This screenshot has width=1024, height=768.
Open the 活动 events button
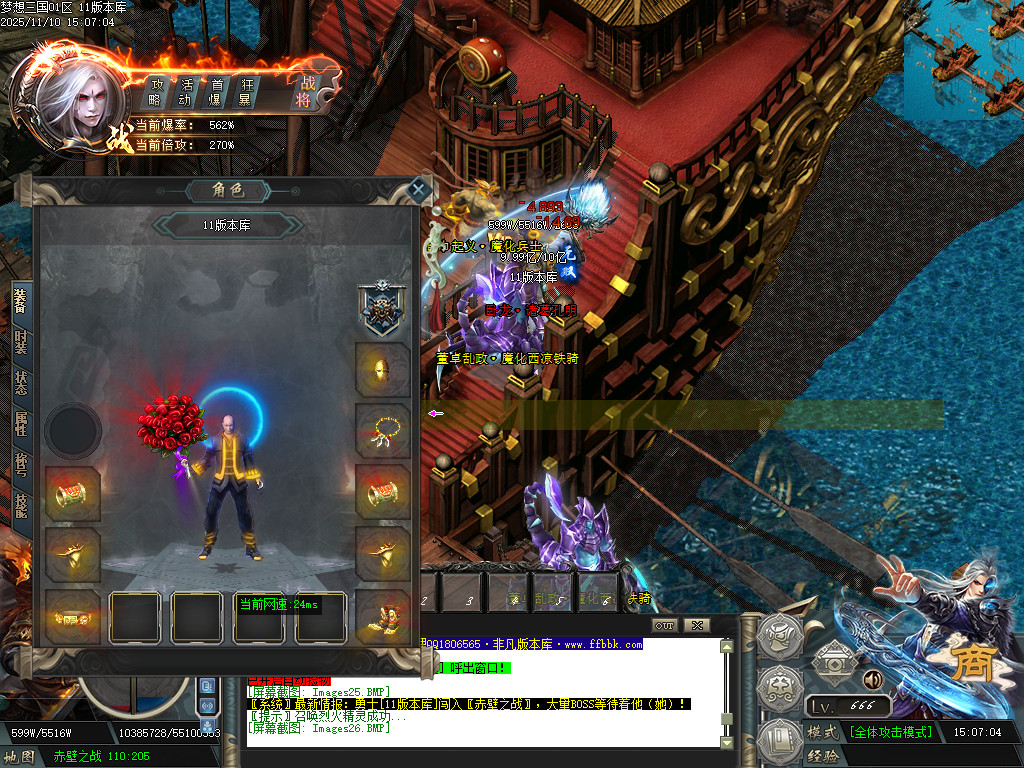point(186,92)
